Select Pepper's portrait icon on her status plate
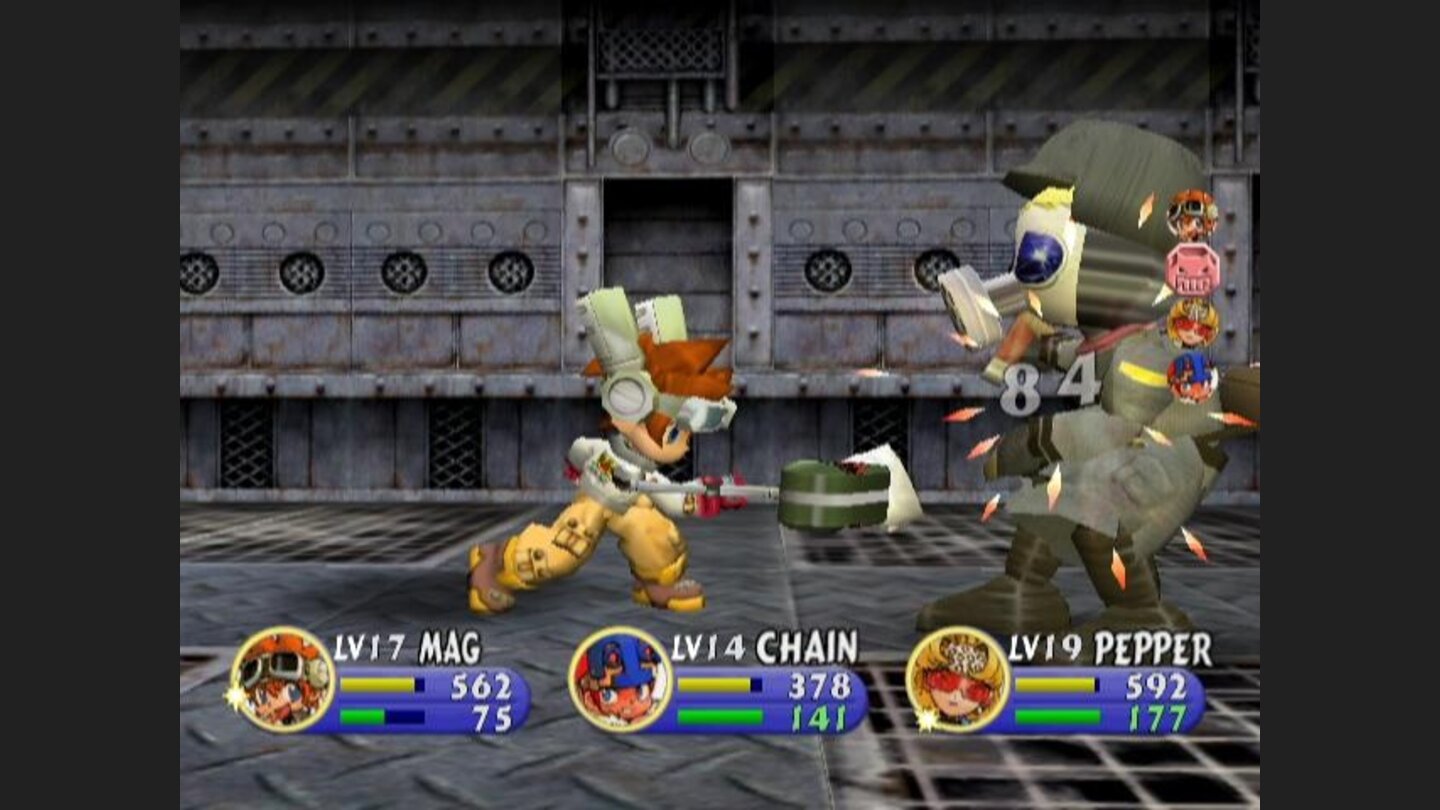The height and width of the screenshot is (810, 1440). click(957, 682)
